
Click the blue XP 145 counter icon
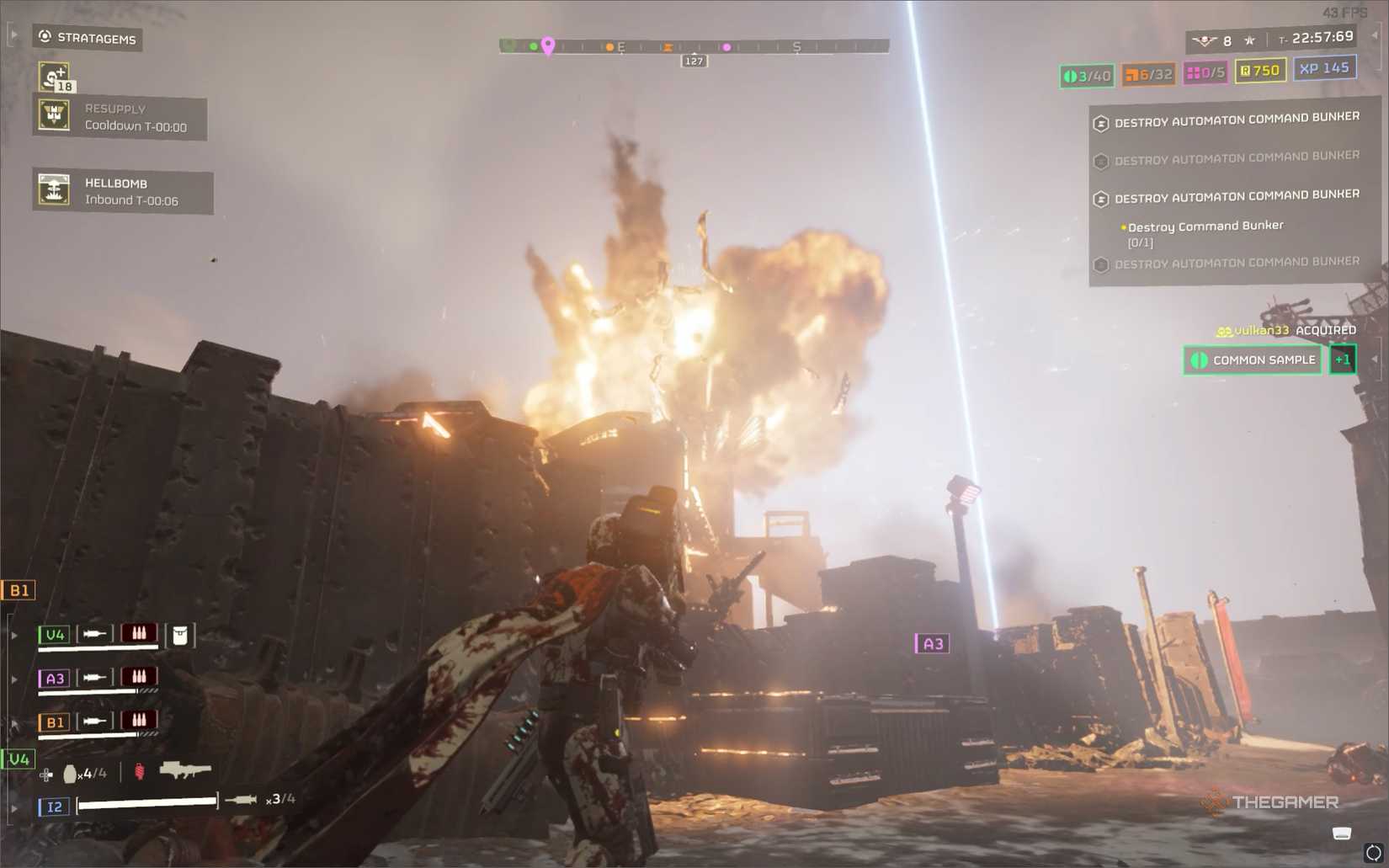click(1323, 70)
